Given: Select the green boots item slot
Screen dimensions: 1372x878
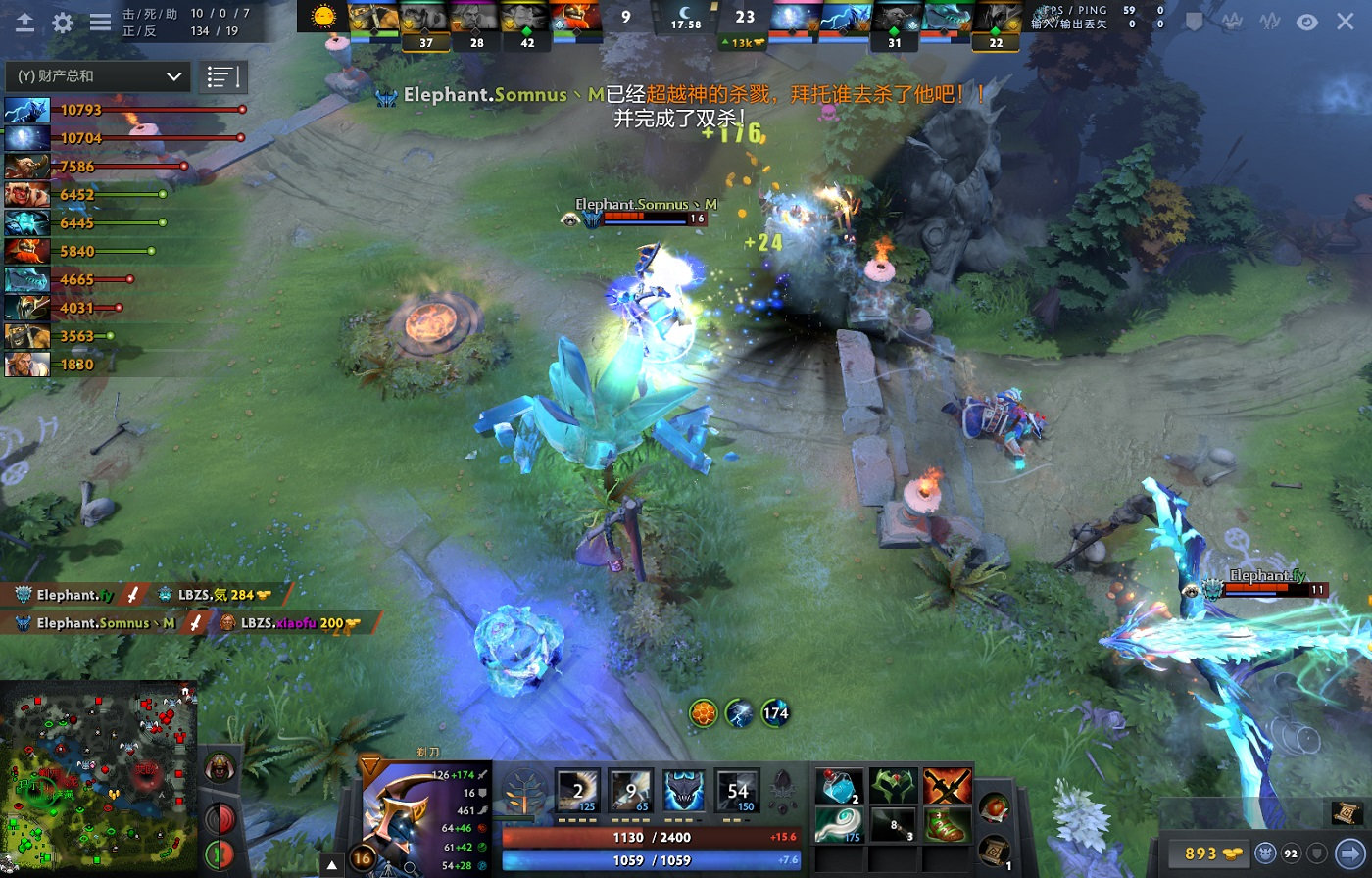Looking at the screenshot, I should [x=946, y=825].
